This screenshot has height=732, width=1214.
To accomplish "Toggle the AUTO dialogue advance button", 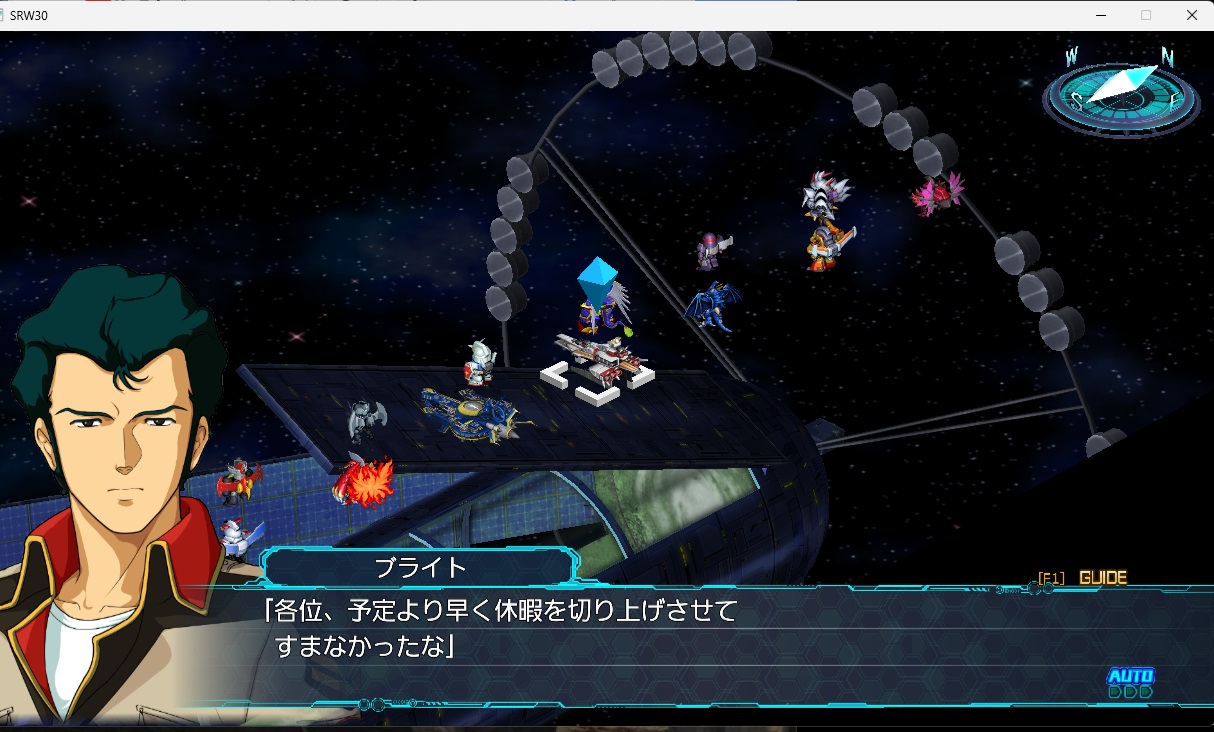I will (1130, 682).
